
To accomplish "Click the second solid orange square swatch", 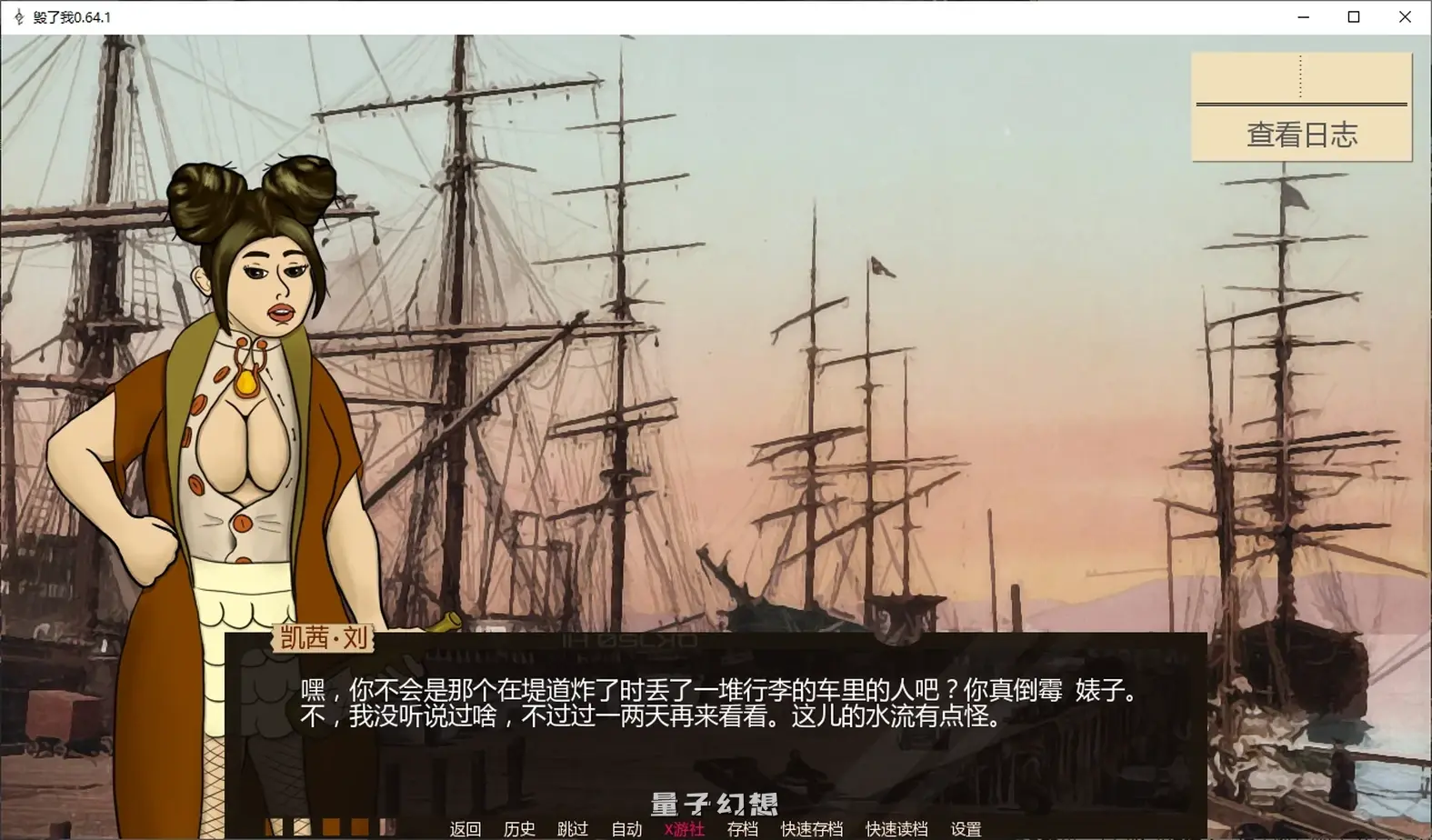I will [x=358, y=825].
